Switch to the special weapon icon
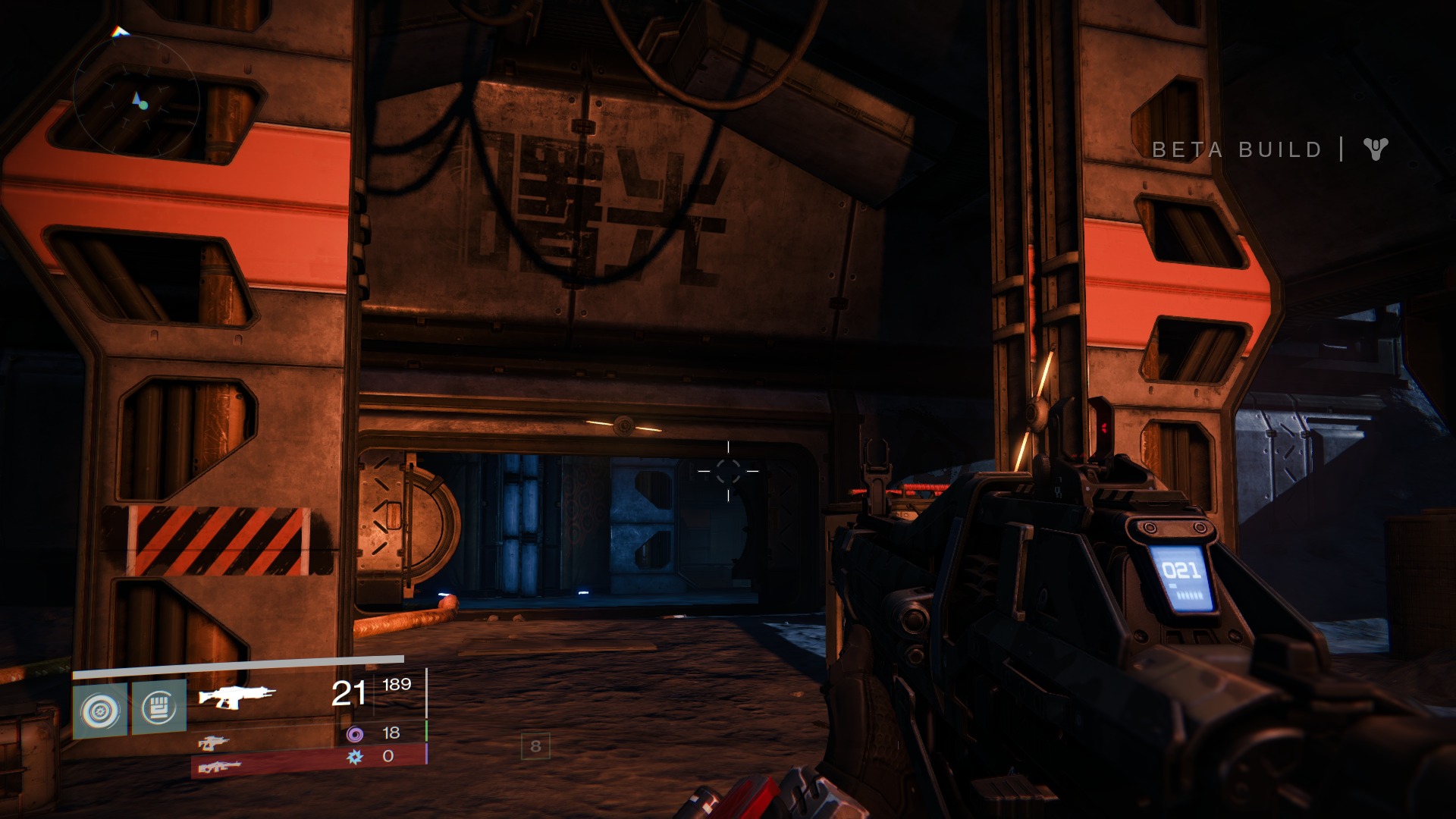Image resolution: width=1456 pixels, height=819 pixels. 213,742
